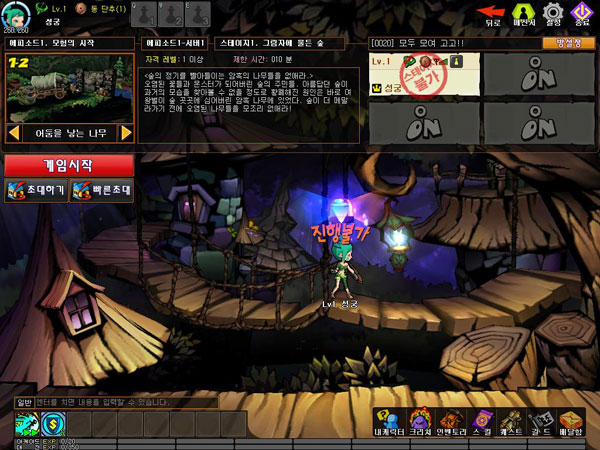The image size is (600, 450).
Task: Go to the next stage with right arrow
Action: click(x=127, y=132)
